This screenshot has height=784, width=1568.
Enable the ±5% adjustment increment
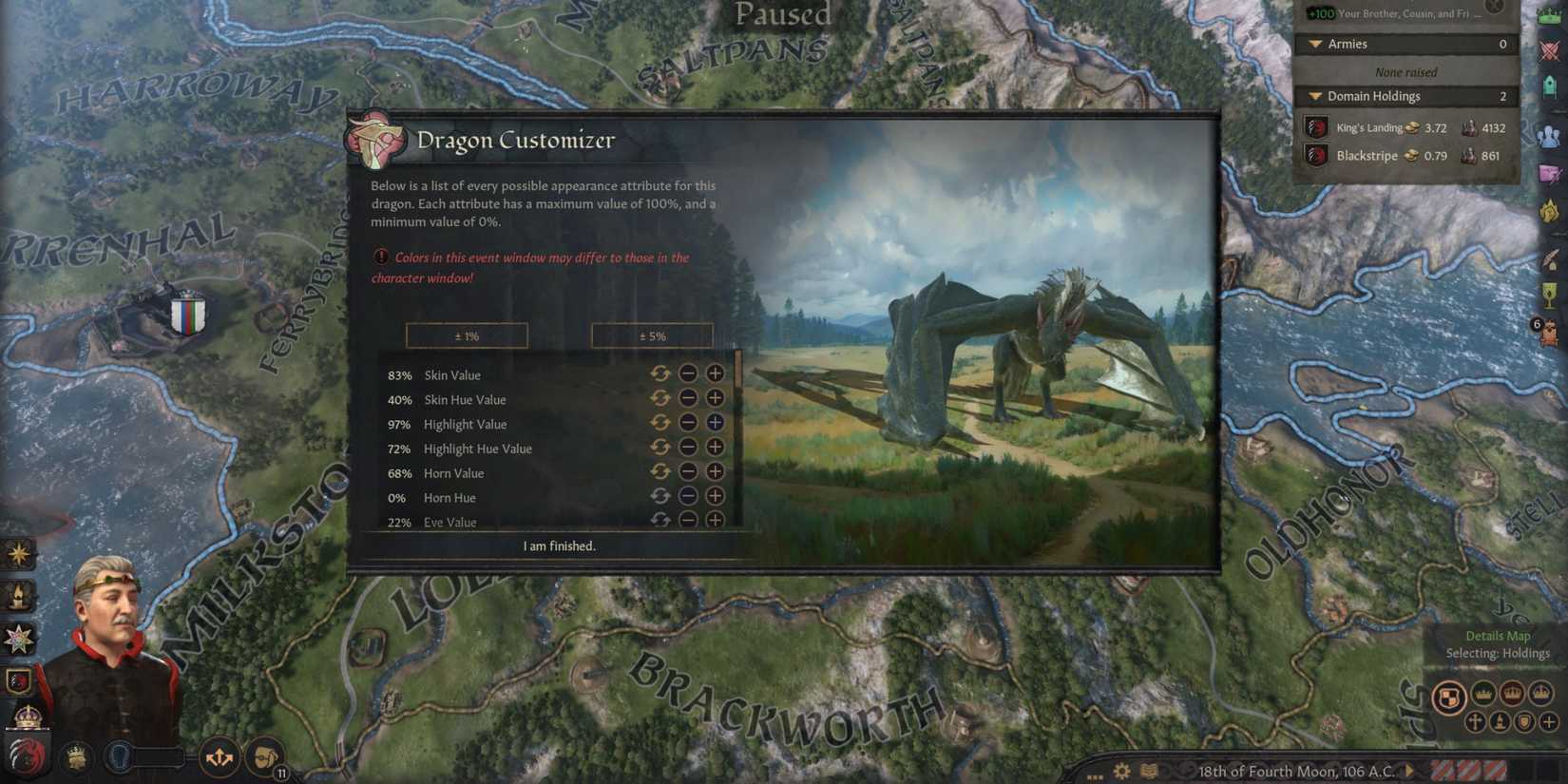(653, 335)
